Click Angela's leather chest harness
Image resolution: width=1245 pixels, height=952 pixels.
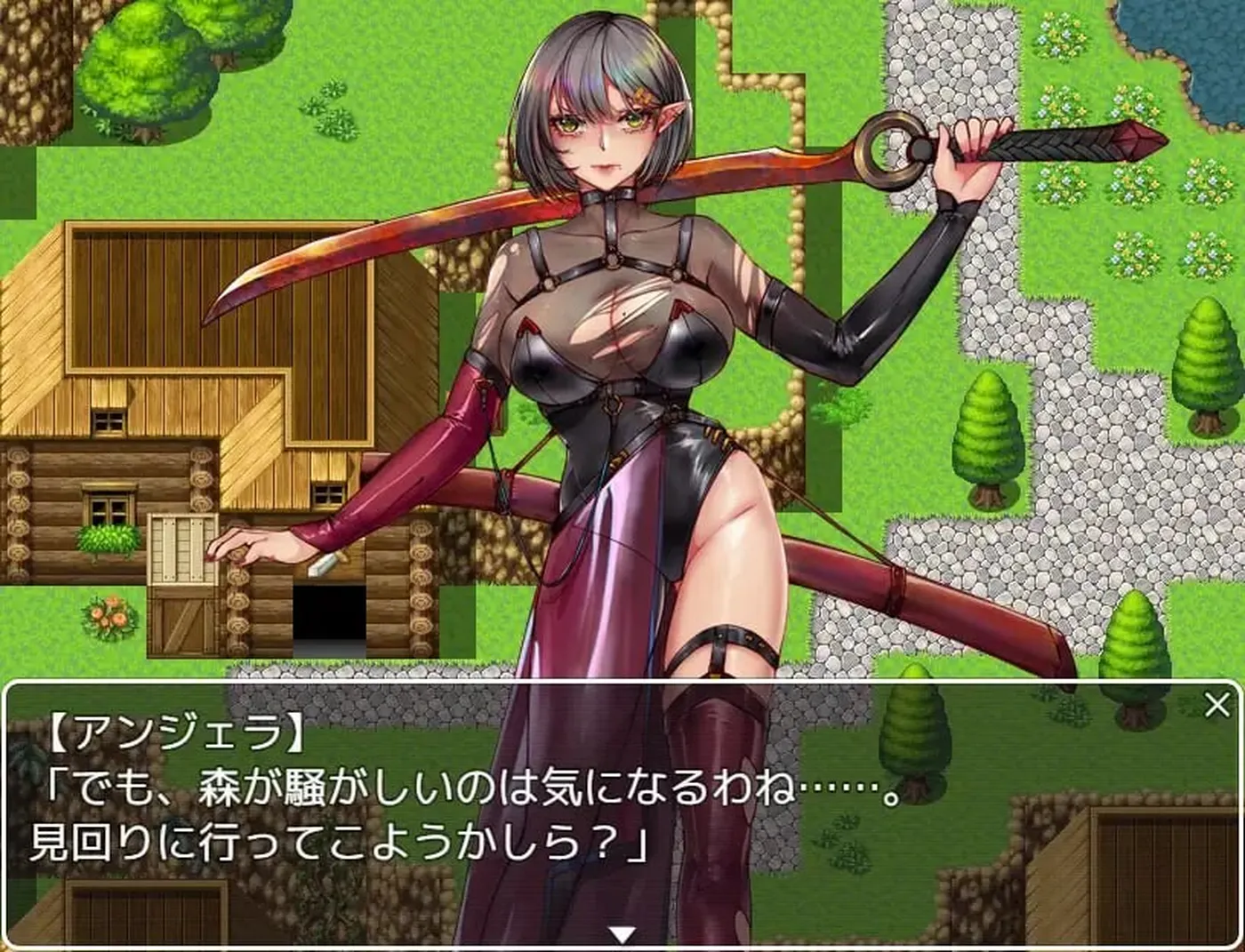click(x=614, y=258)
